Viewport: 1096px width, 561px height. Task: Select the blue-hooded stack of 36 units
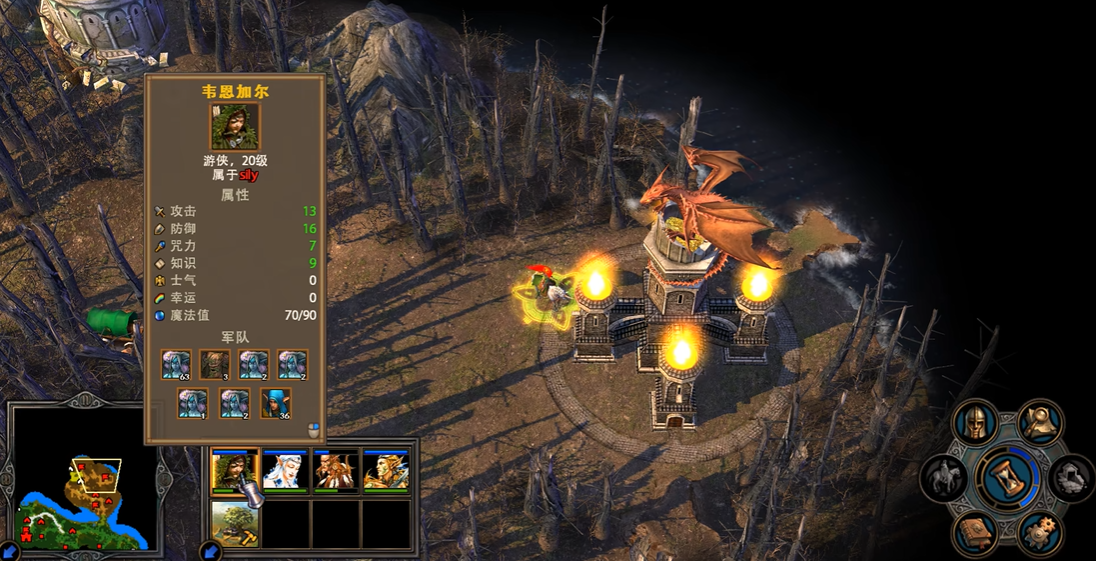tap(276, 404)
